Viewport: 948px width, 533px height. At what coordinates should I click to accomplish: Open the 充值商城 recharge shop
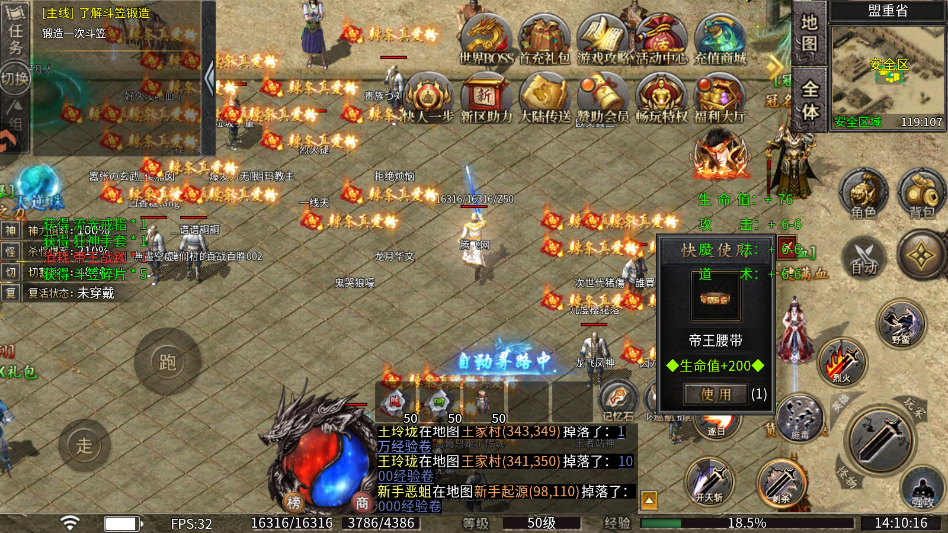click(720, 38)
